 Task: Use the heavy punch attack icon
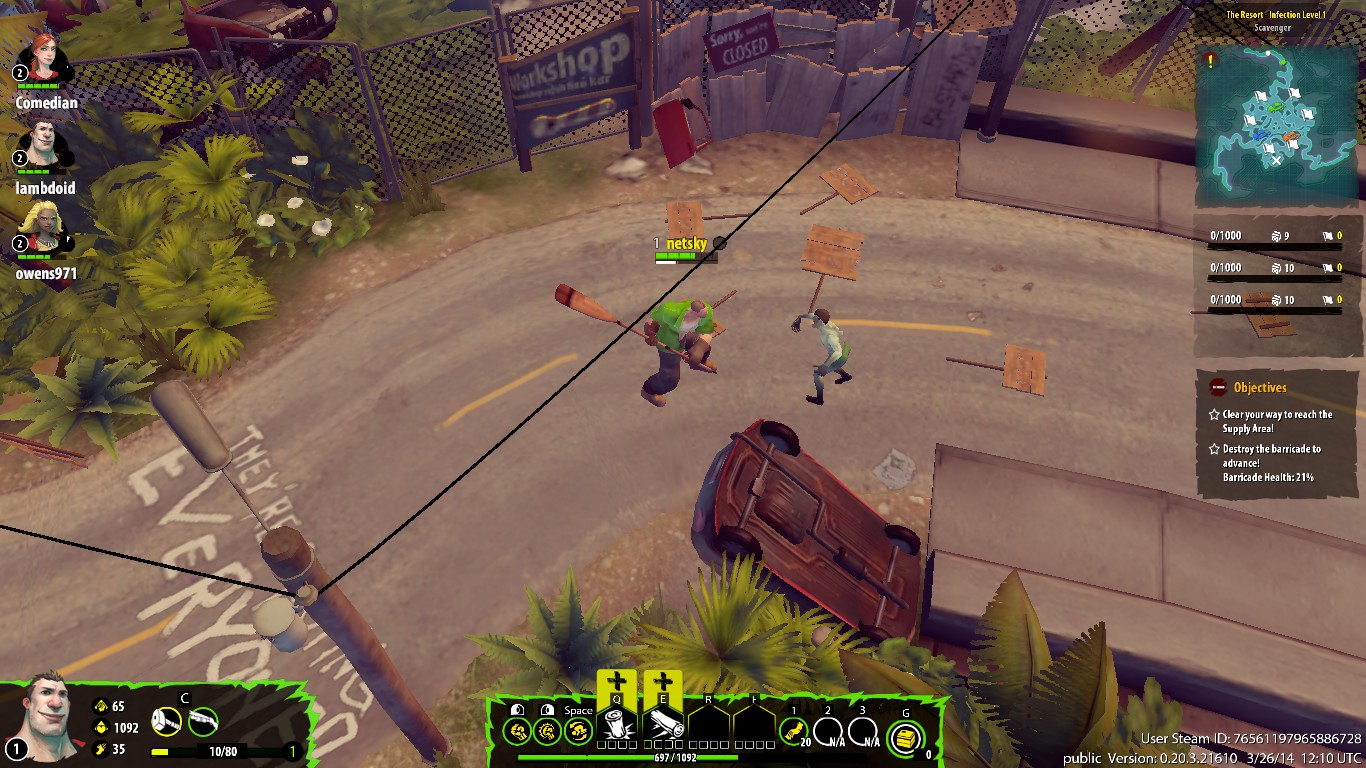(547, 731)
